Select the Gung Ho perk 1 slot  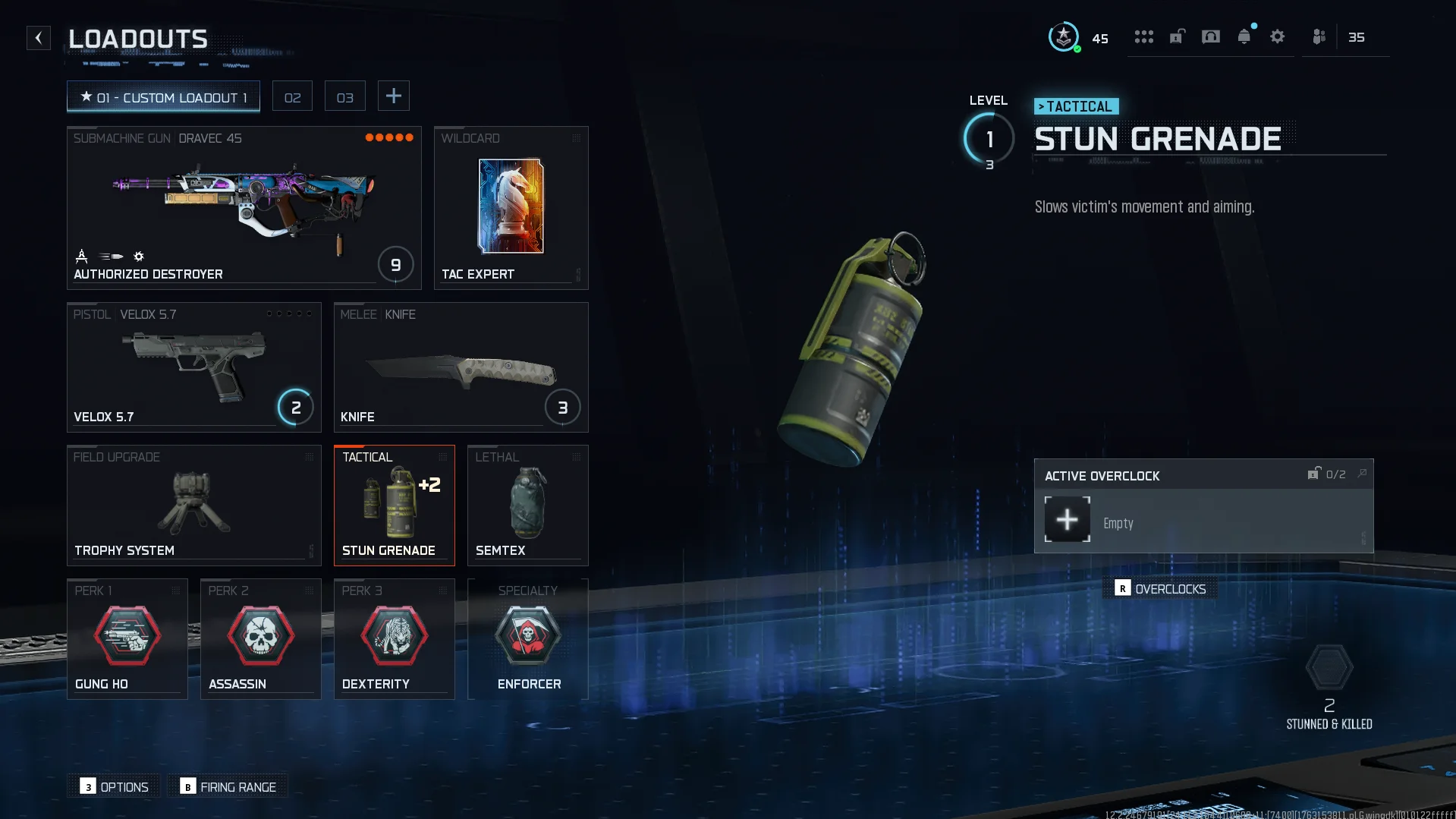coord(127,638)
